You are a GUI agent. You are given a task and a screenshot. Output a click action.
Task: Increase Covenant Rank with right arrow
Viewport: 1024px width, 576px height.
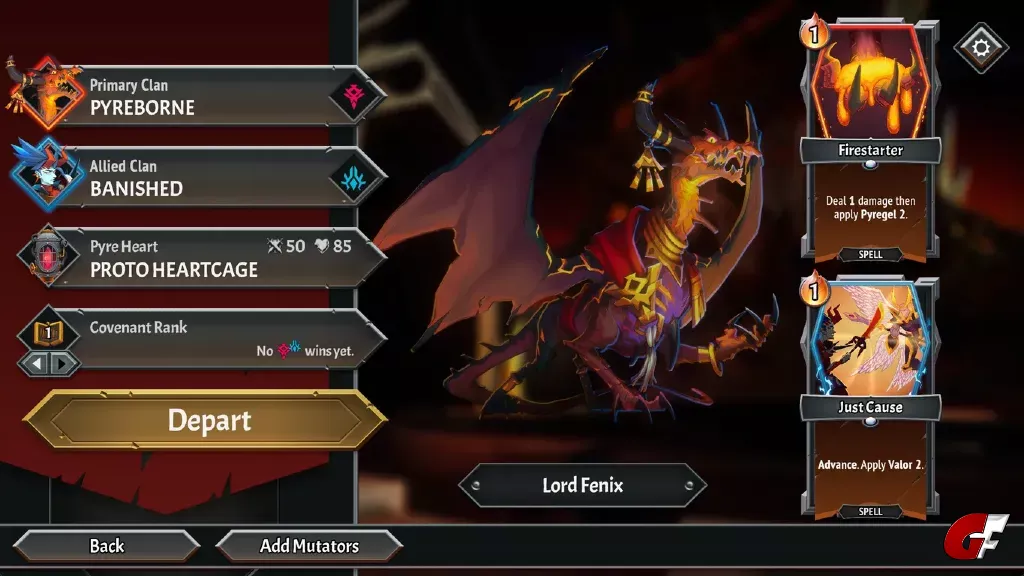coord(62,363)
